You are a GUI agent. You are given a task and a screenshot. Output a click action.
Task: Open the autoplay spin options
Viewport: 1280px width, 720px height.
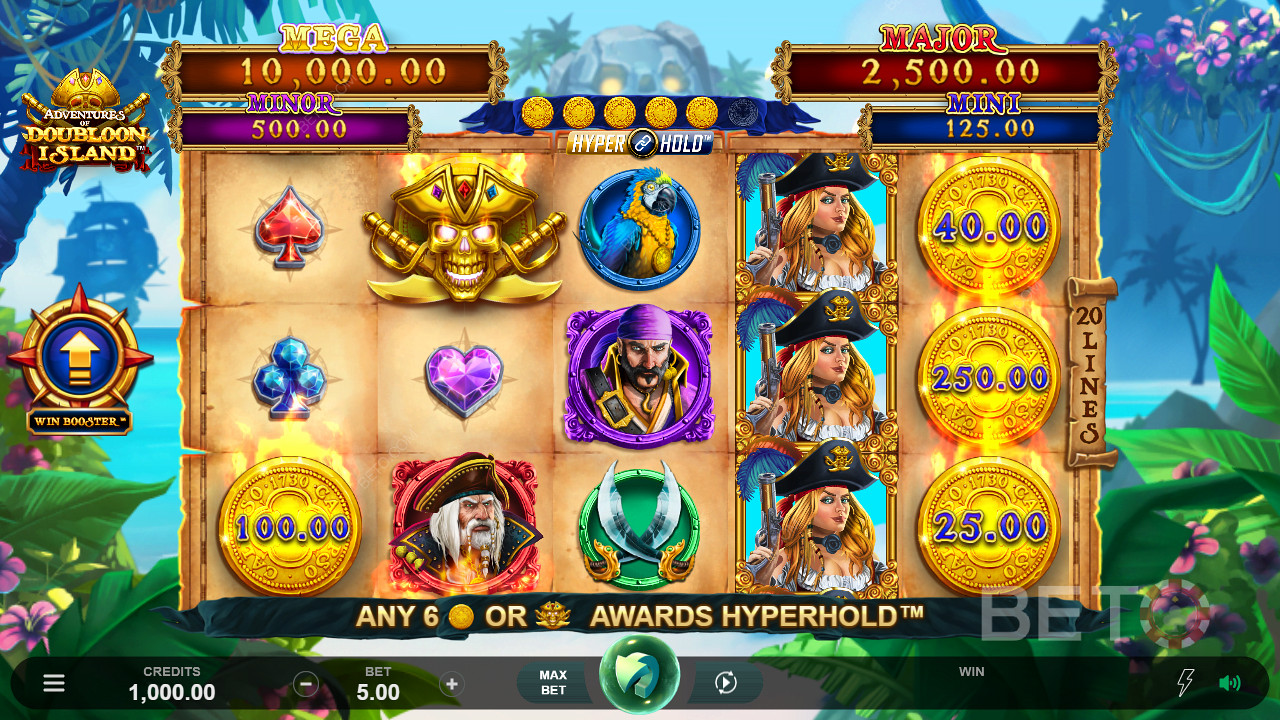pos(726,683)
